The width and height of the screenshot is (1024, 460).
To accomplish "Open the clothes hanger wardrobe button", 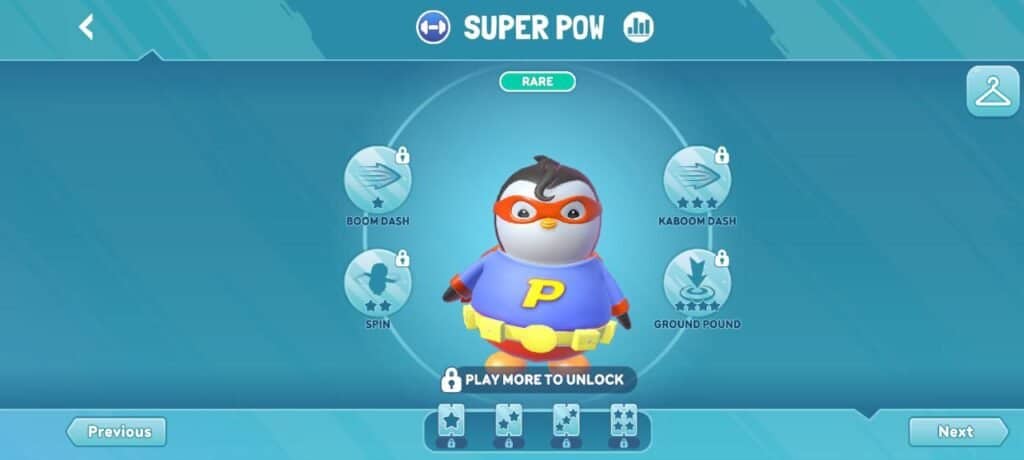I will point(992,92).
